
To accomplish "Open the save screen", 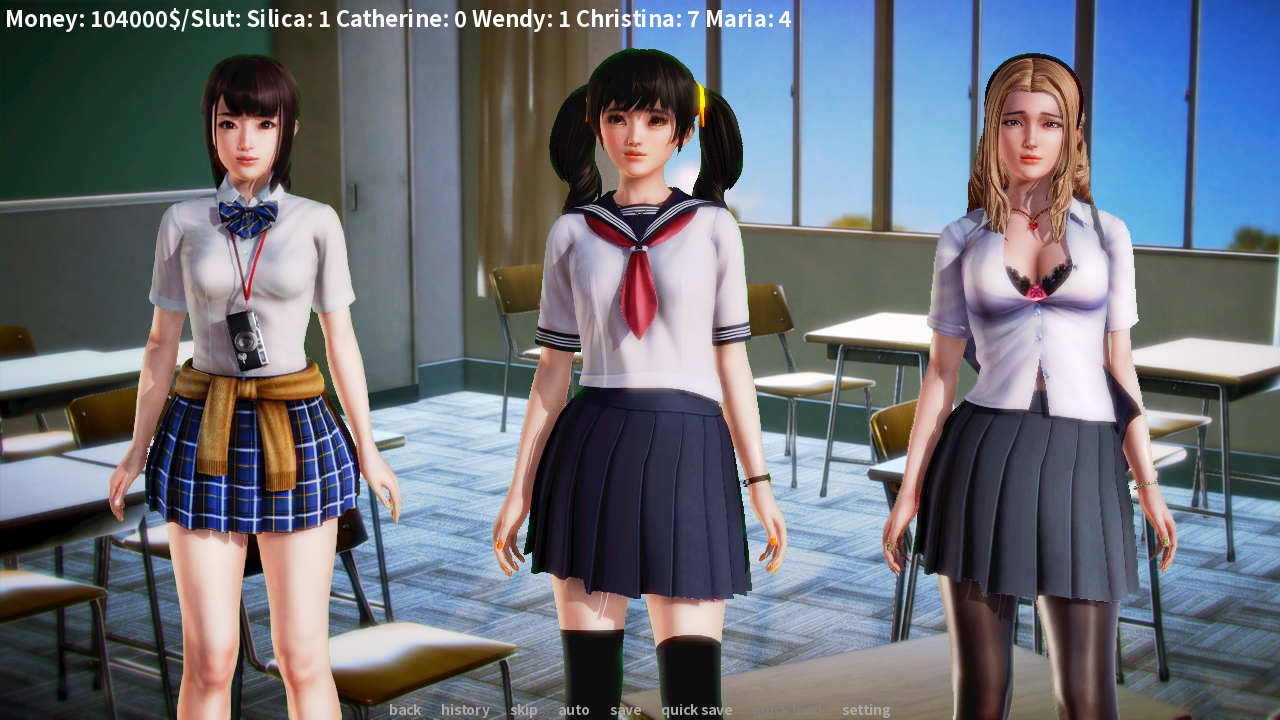I will tap(625, 709).
